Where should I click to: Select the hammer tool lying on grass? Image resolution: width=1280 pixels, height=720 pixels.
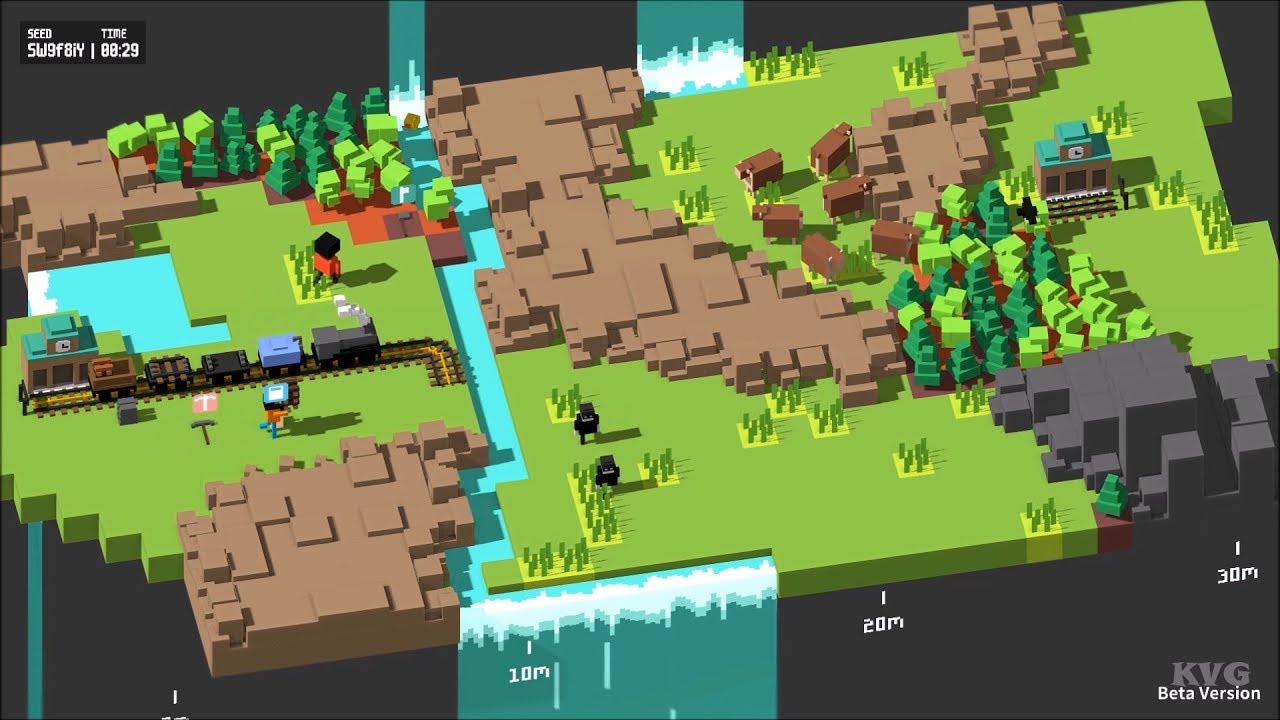click(203, 430)
